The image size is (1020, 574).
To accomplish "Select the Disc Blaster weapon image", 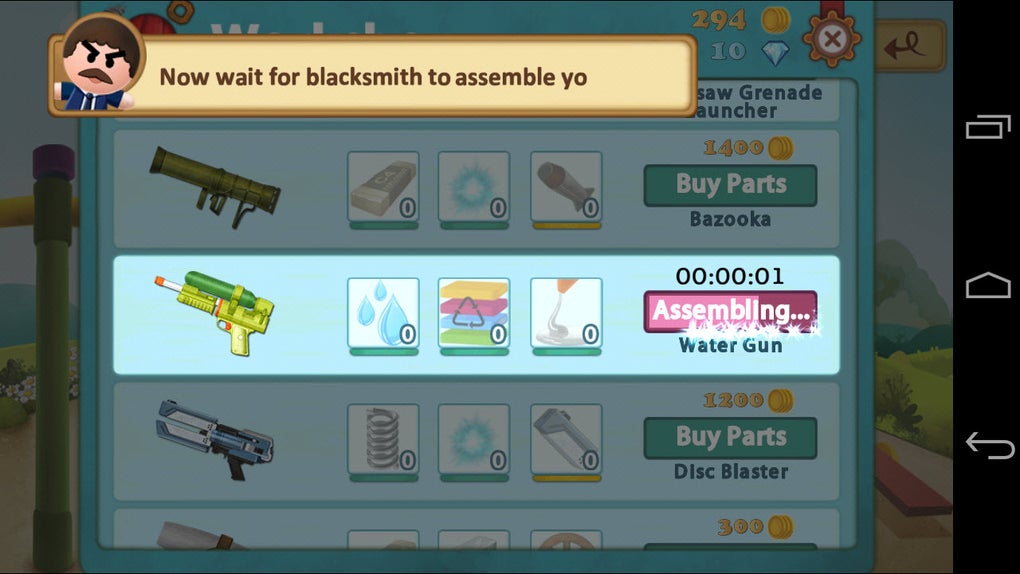I will click(215, 437).
